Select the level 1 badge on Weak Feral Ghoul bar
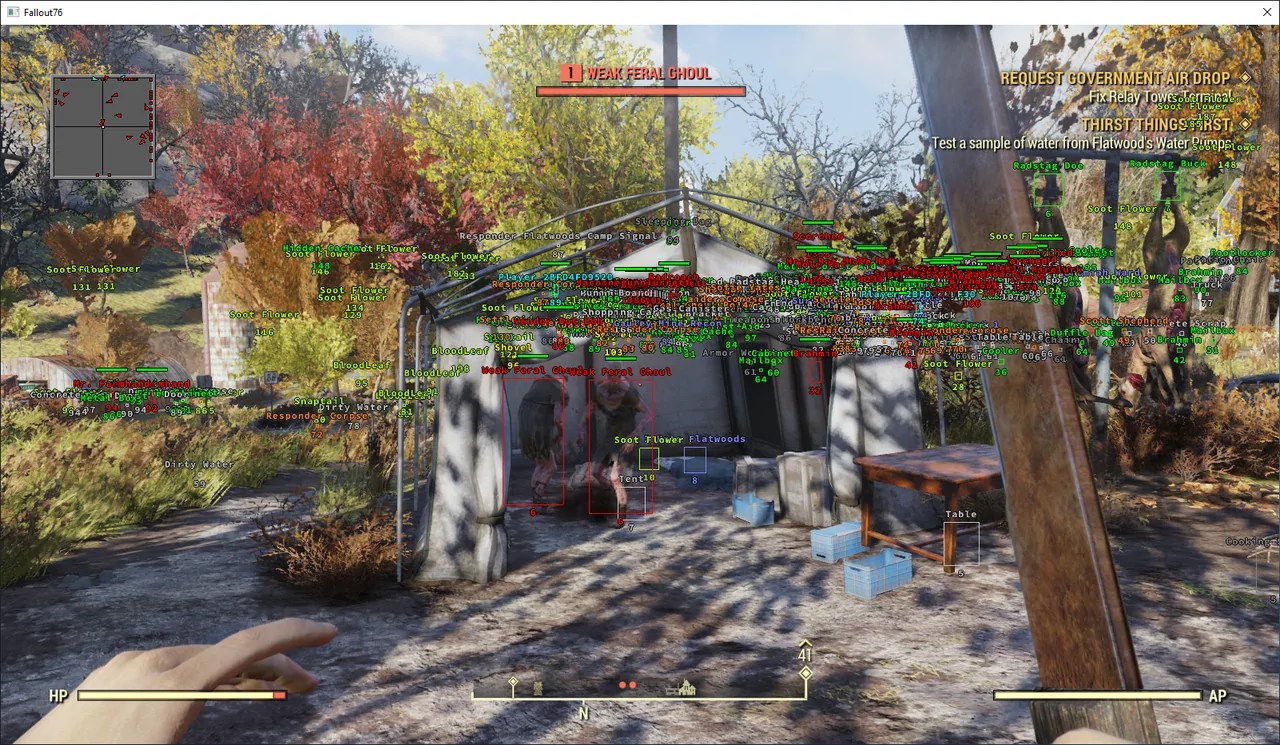The image size is (1280, 745). point(571,72)
